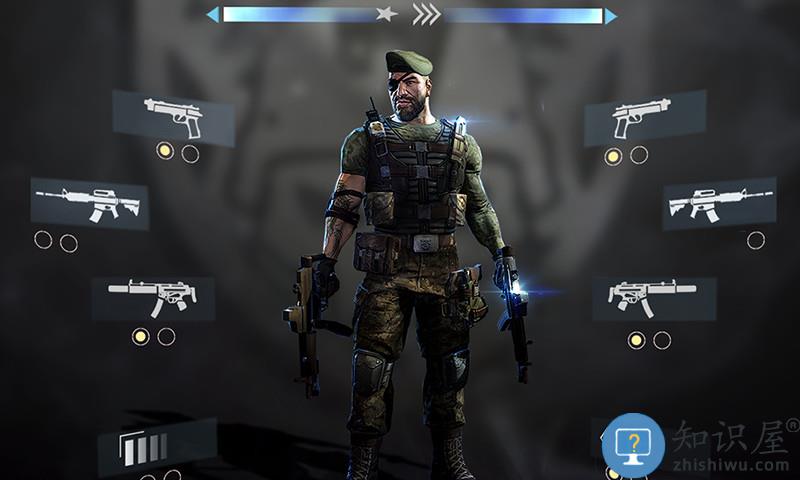Select the pistol panel on the left side
800x480 pixels.
click(x=173, y=117)
